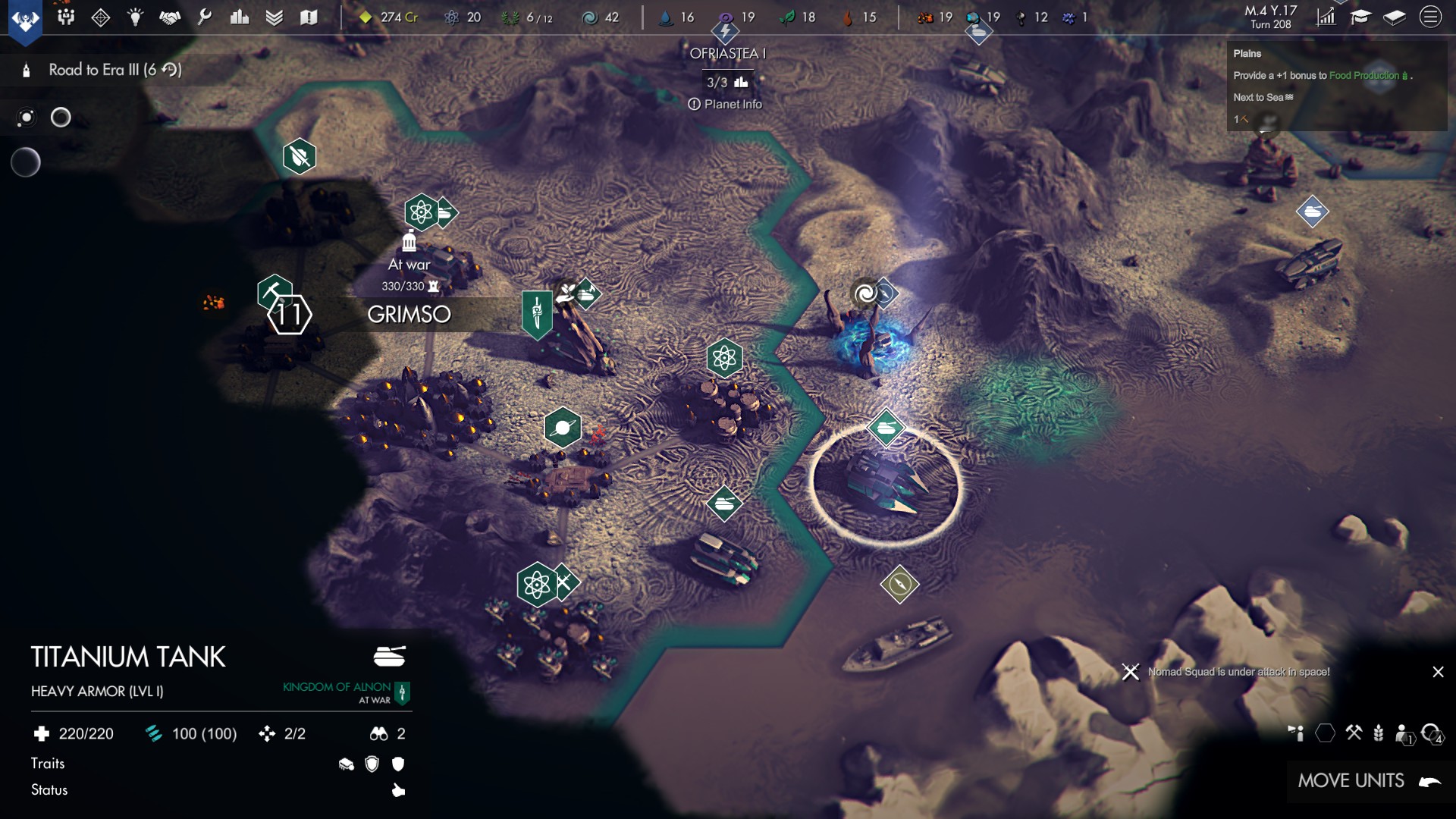Select the GRIMSO city label
Image resolution: width=1456 pixels, height=819 pixels.
[x=409, y=314]
